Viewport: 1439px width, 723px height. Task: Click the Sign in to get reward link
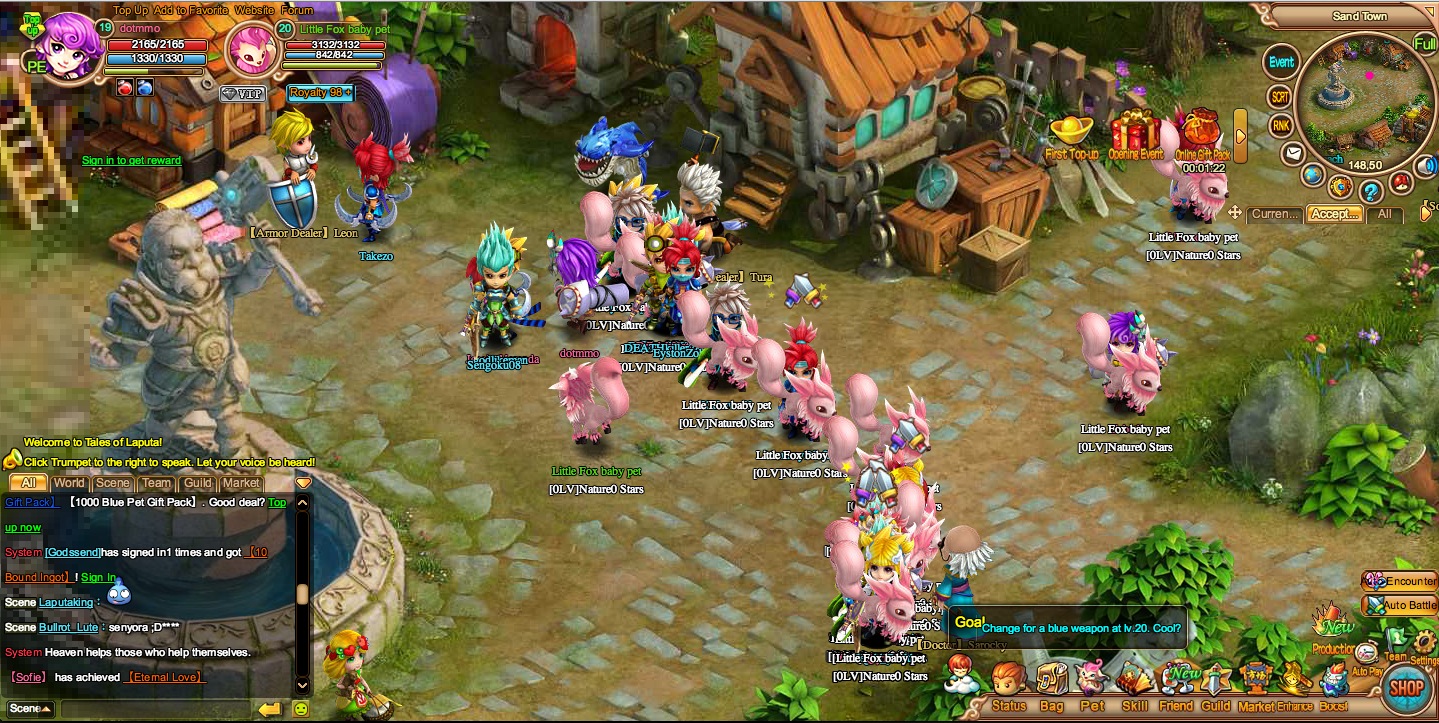point(131,160)
